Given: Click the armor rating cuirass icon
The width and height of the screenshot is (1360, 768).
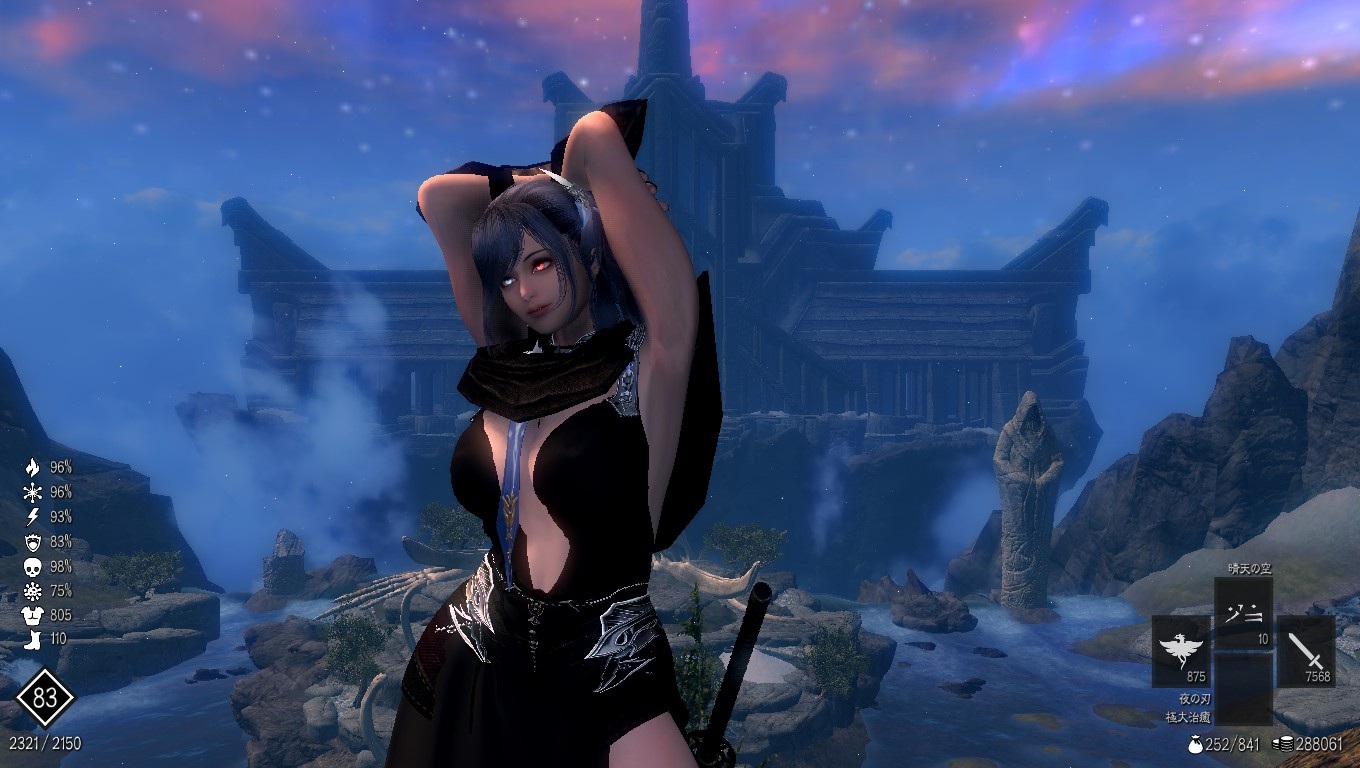Looking at the screenshot, I should point(32,615).
